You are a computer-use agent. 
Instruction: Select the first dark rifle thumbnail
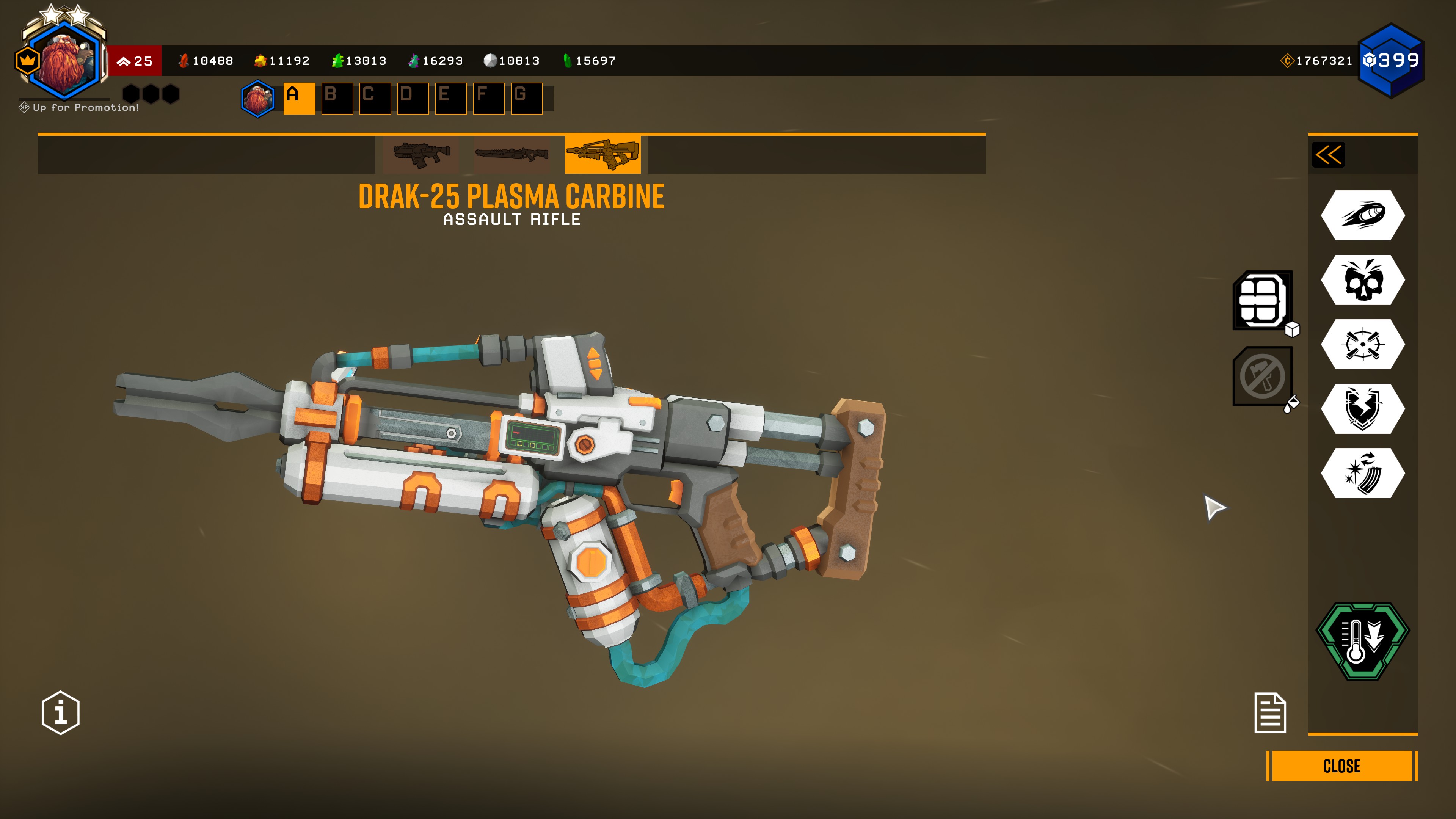point(420,154)
